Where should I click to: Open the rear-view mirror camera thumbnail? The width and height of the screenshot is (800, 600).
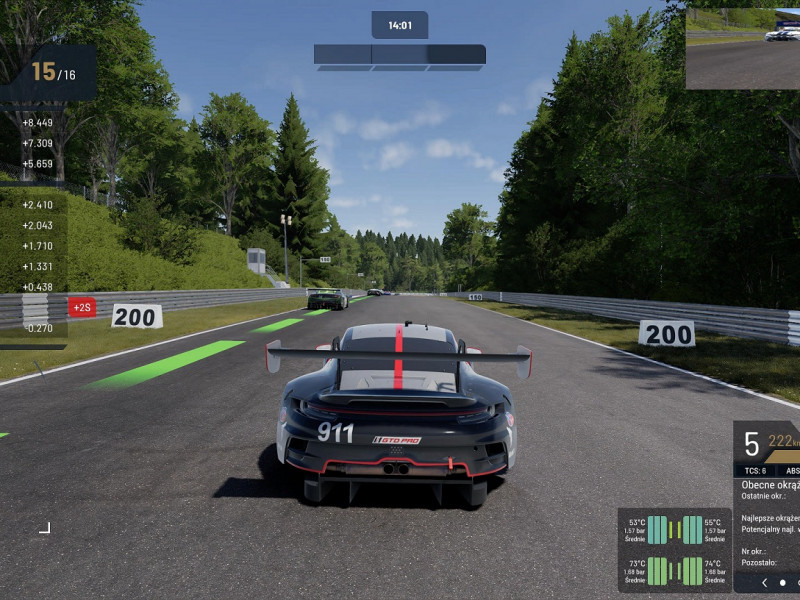click(742, 49)
